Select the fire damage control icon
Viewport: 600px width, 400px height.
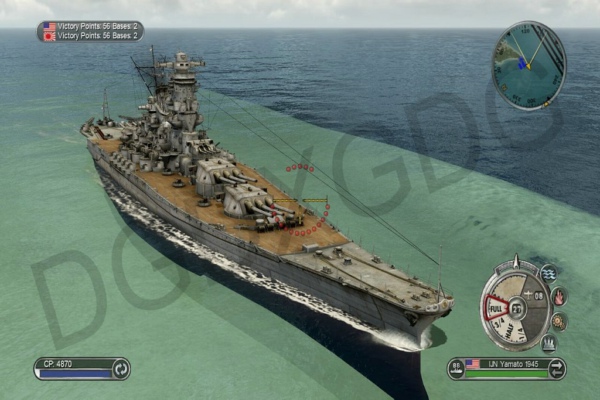coord(558,297)
